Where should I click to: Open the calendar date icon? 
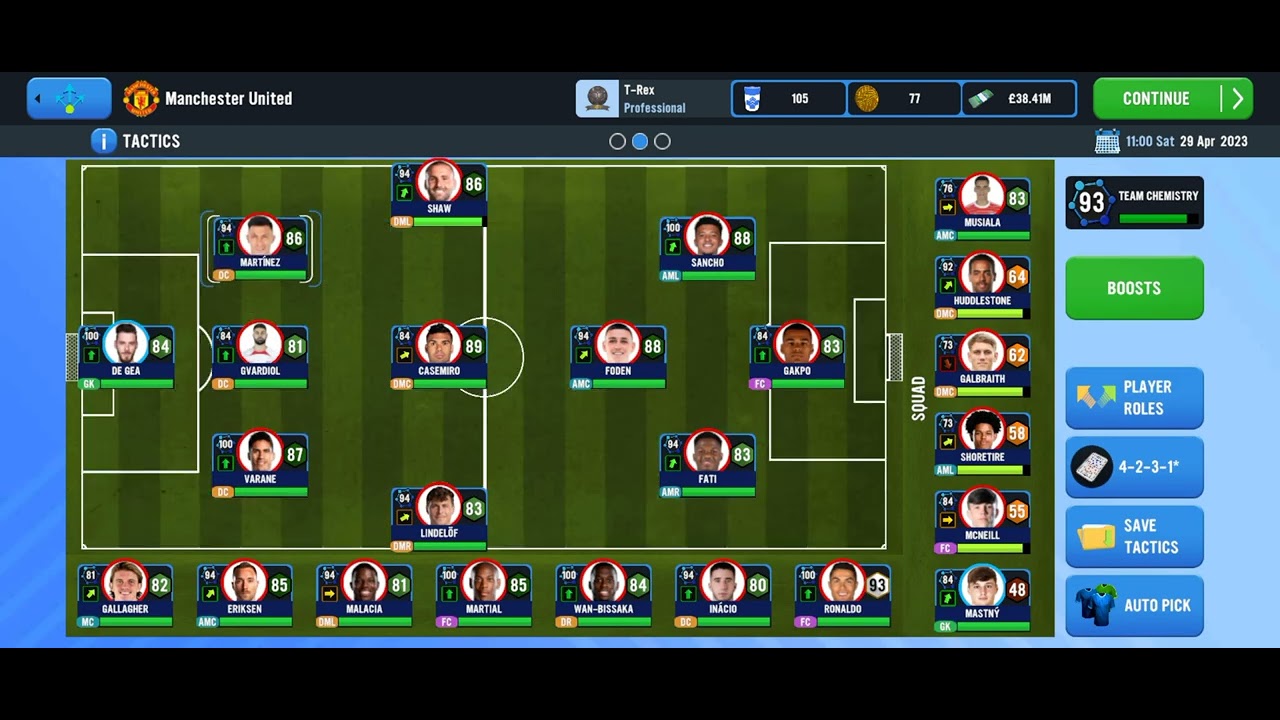[x=1107, y=141]
